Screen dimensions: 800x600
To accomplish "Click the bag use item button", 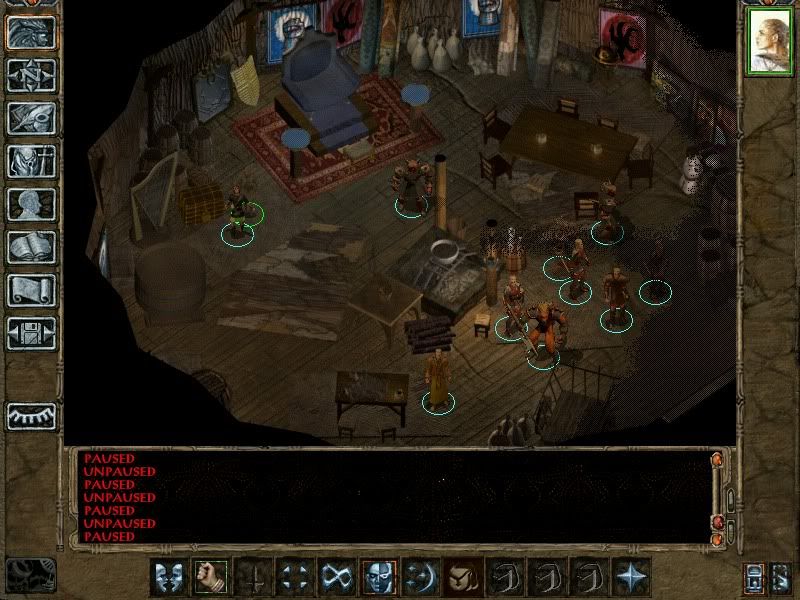I will 463,576.
